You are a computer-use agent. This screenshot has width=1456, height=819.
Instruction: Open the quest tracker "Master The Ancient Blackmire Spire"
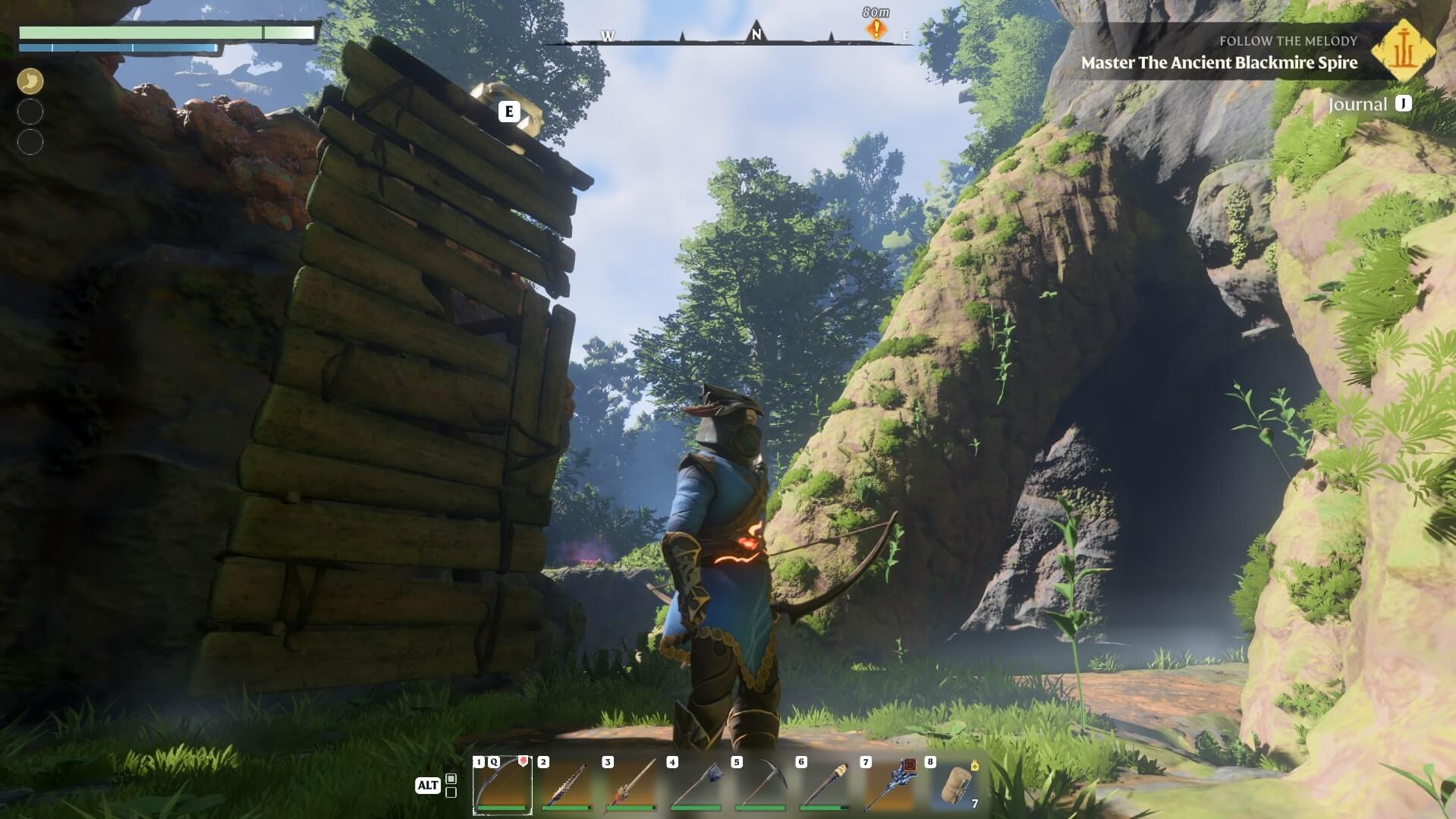1219,62
